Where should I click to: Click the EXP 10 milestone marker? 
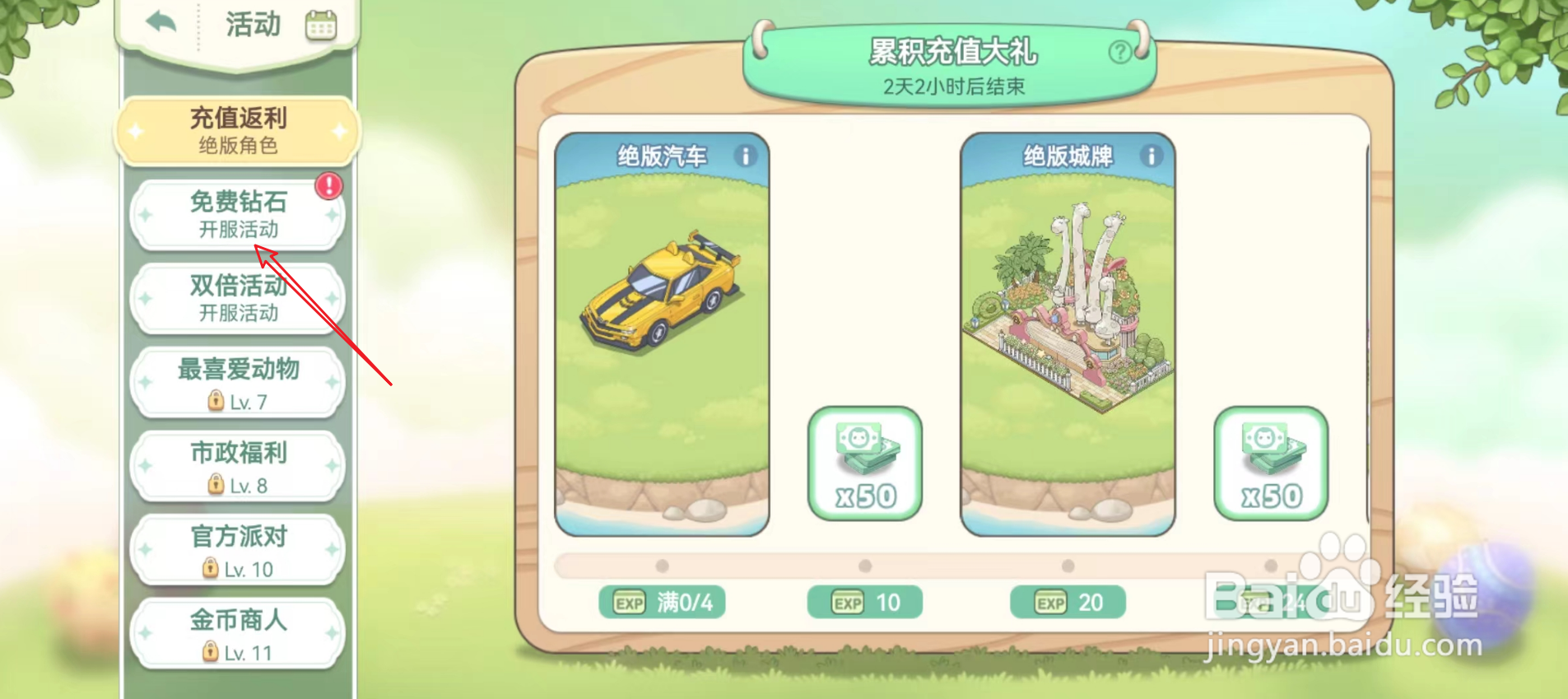pyautogui.click(x=863, y=602)
